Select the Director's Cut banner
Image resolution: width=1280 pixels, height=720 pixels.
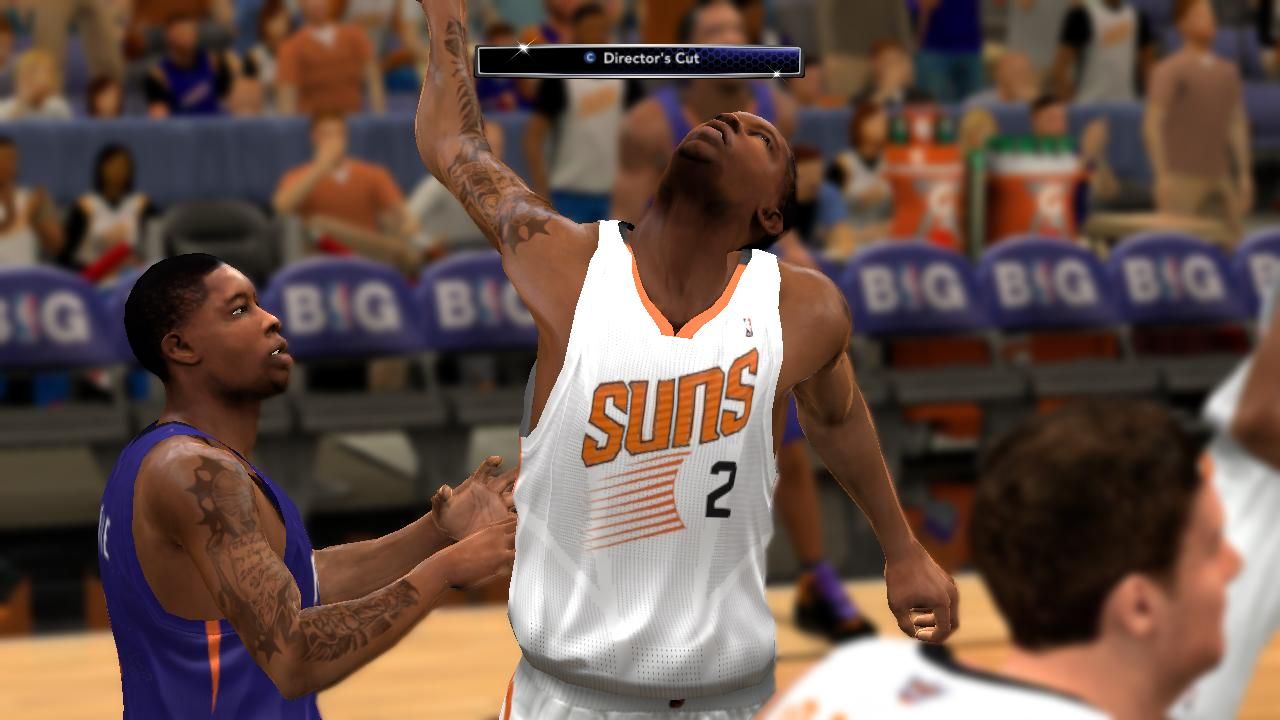pyautogui.click(x=638, y=60)
